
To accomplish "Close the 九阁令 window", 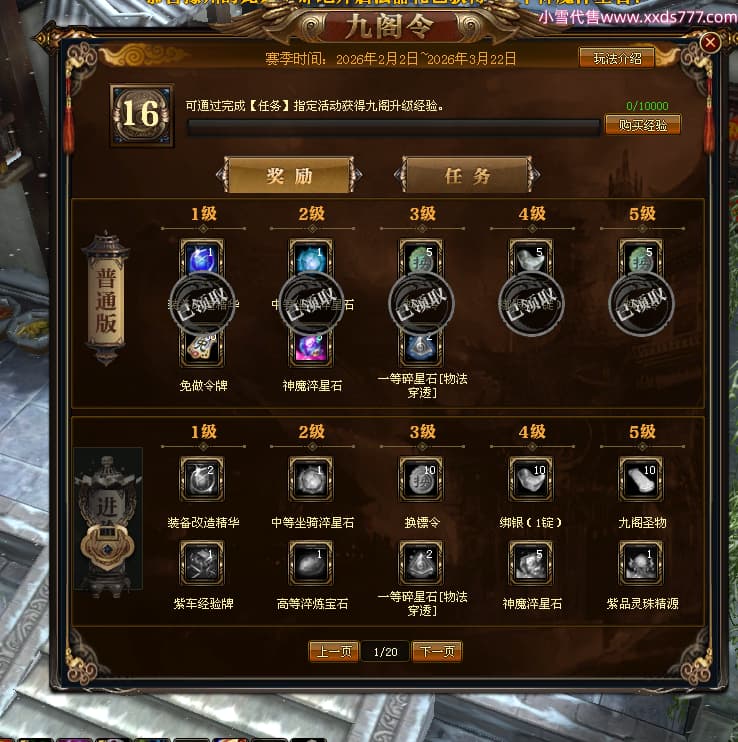I will pyautogui.click(x=710, y=43).
